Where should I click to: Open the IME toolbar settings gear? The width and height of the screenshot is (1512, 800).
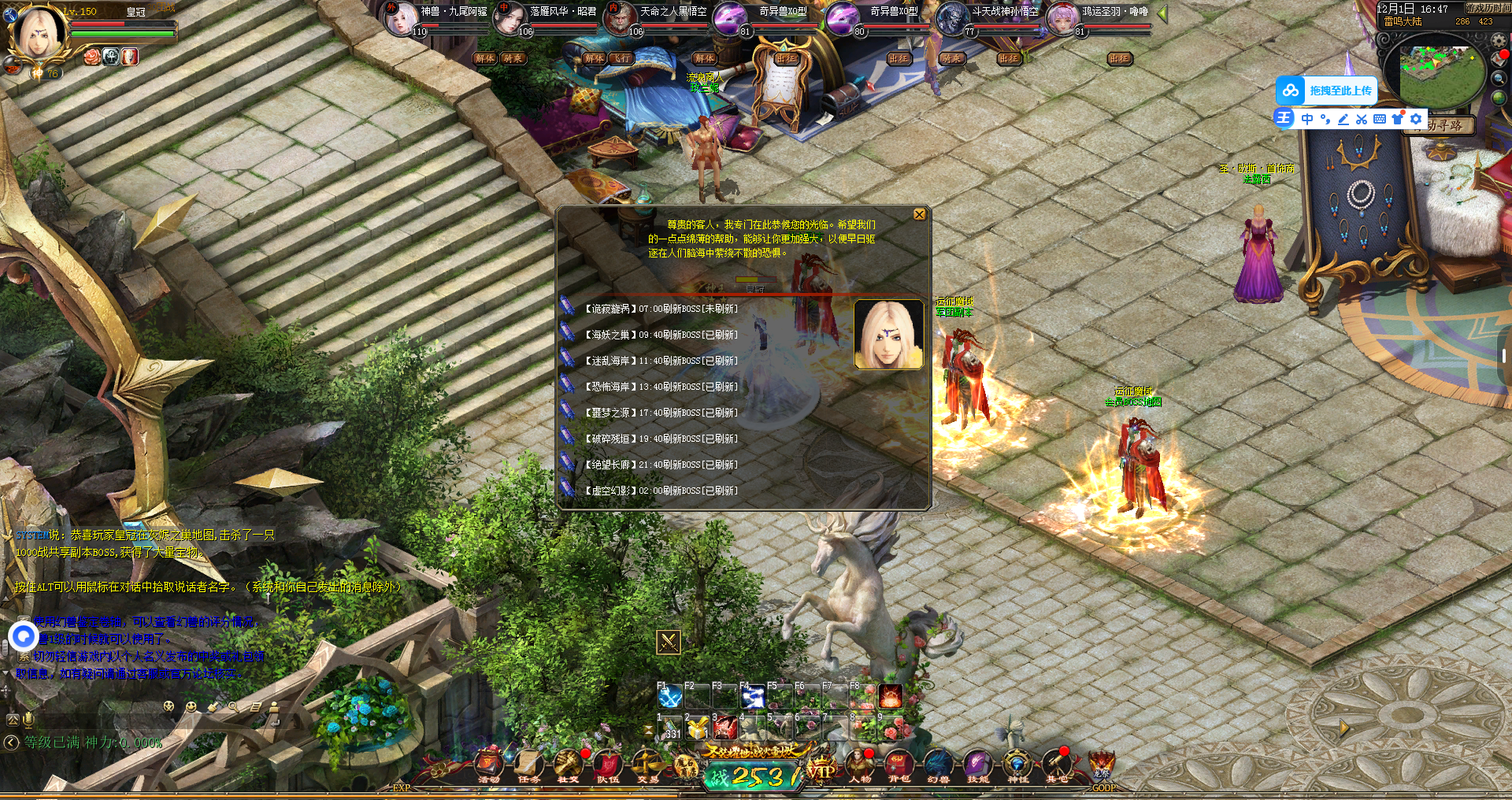[x=1416, y=119]
